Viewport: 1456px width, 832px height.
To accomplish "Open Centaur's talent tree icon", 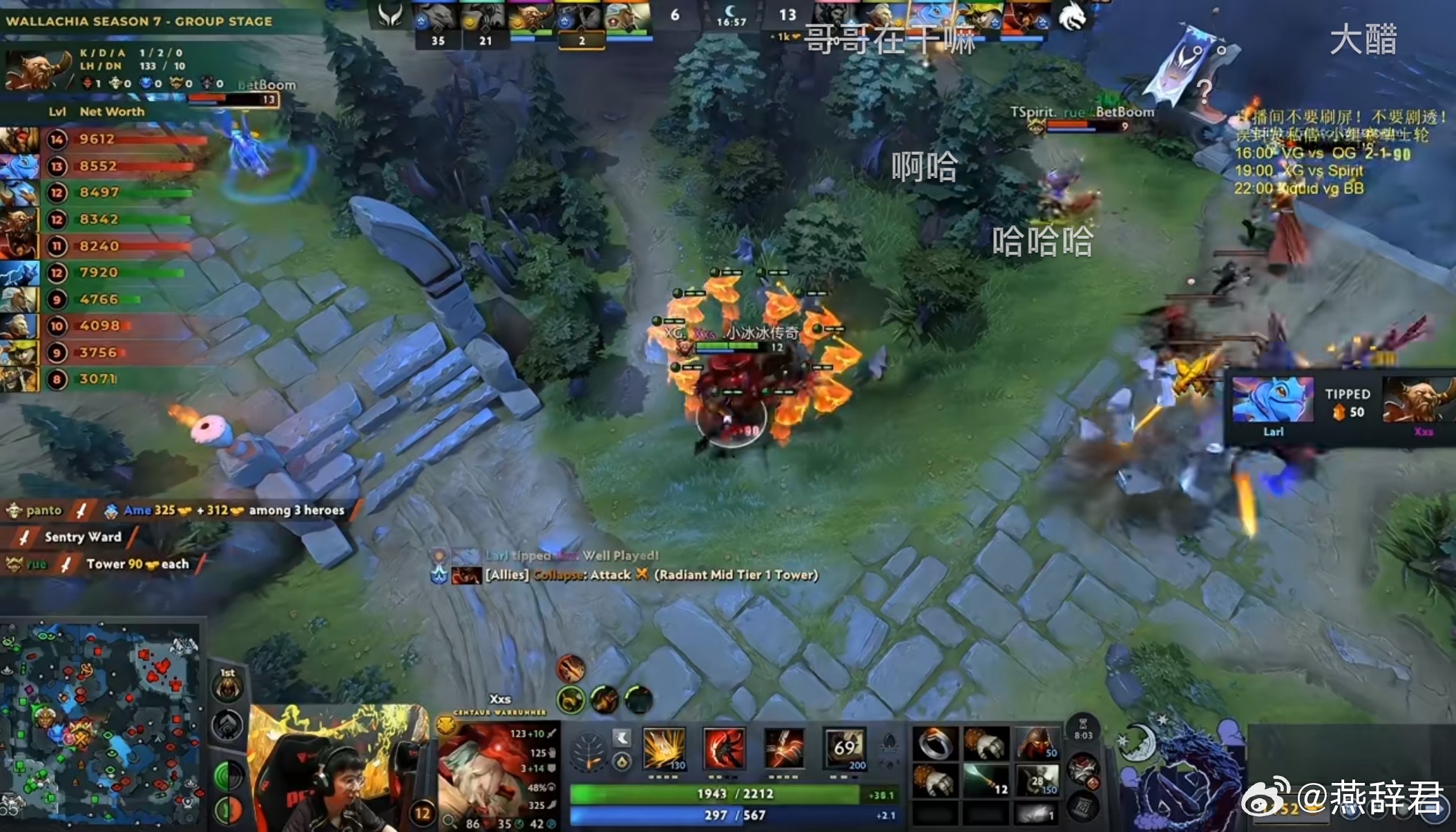I will point(588,751).
